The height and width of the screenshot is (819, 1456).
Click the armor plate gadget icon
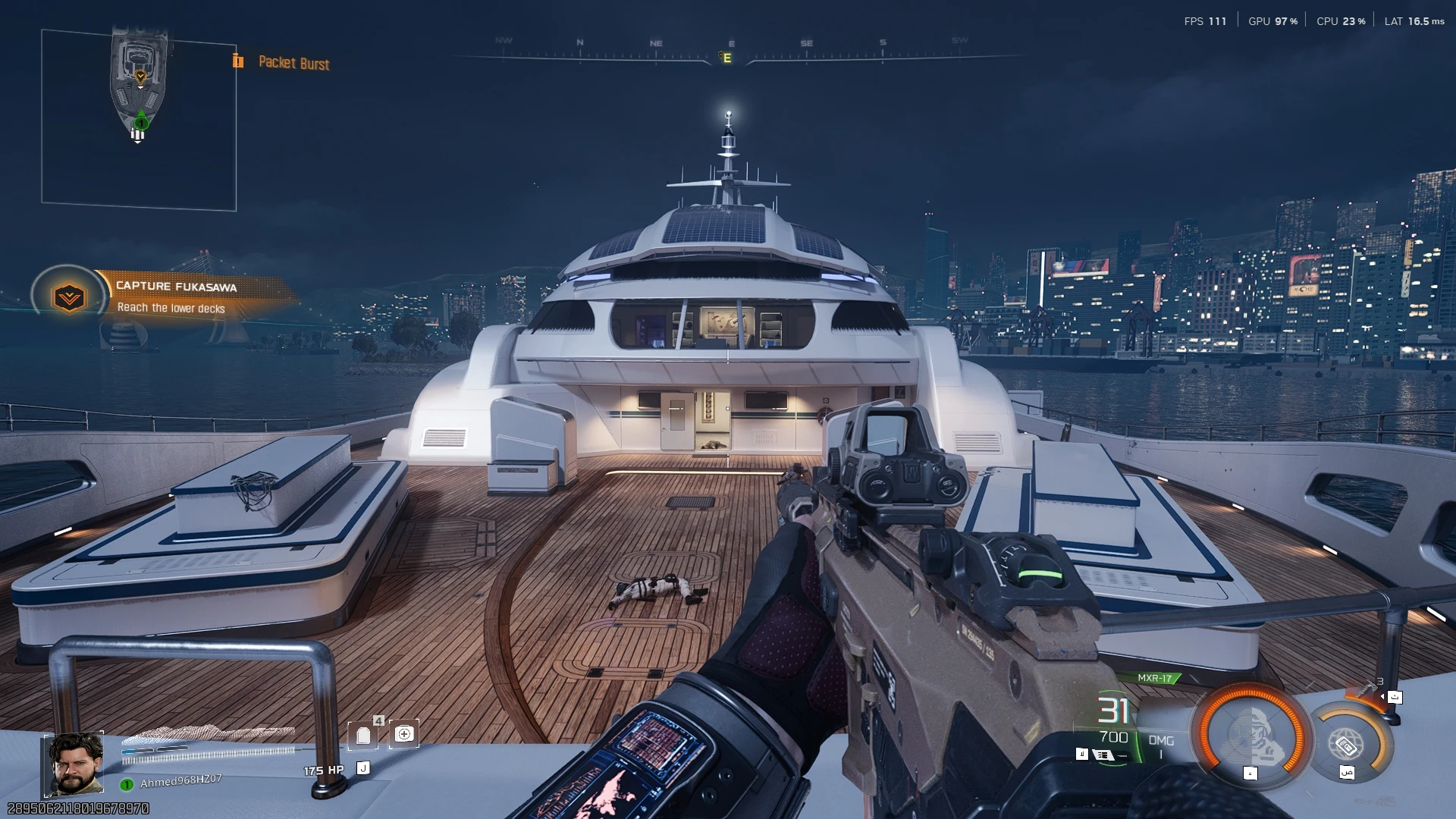coord(363,735)
